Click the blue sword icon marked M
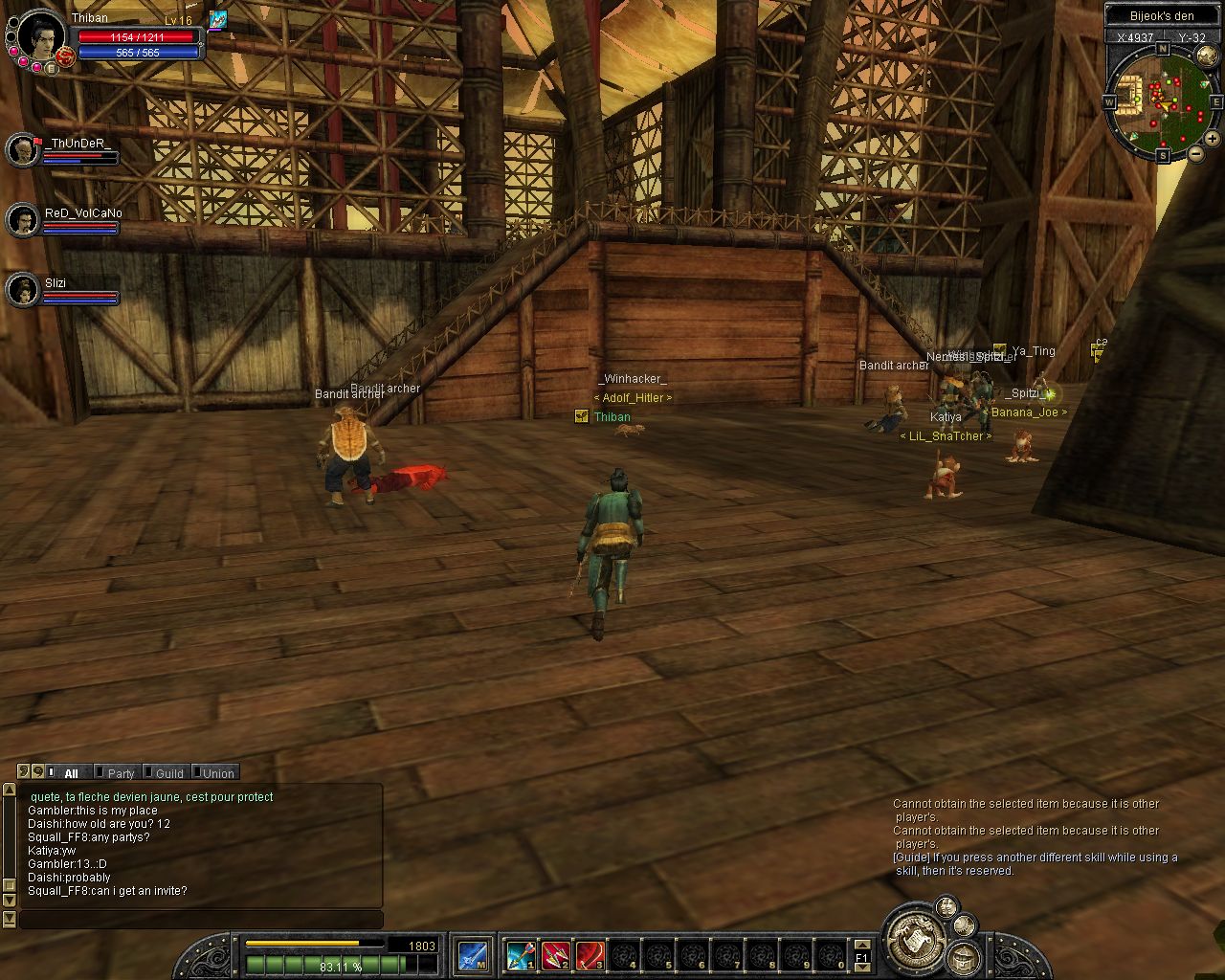The width and height of the screenshot is (1225, 980). (473, 955)
